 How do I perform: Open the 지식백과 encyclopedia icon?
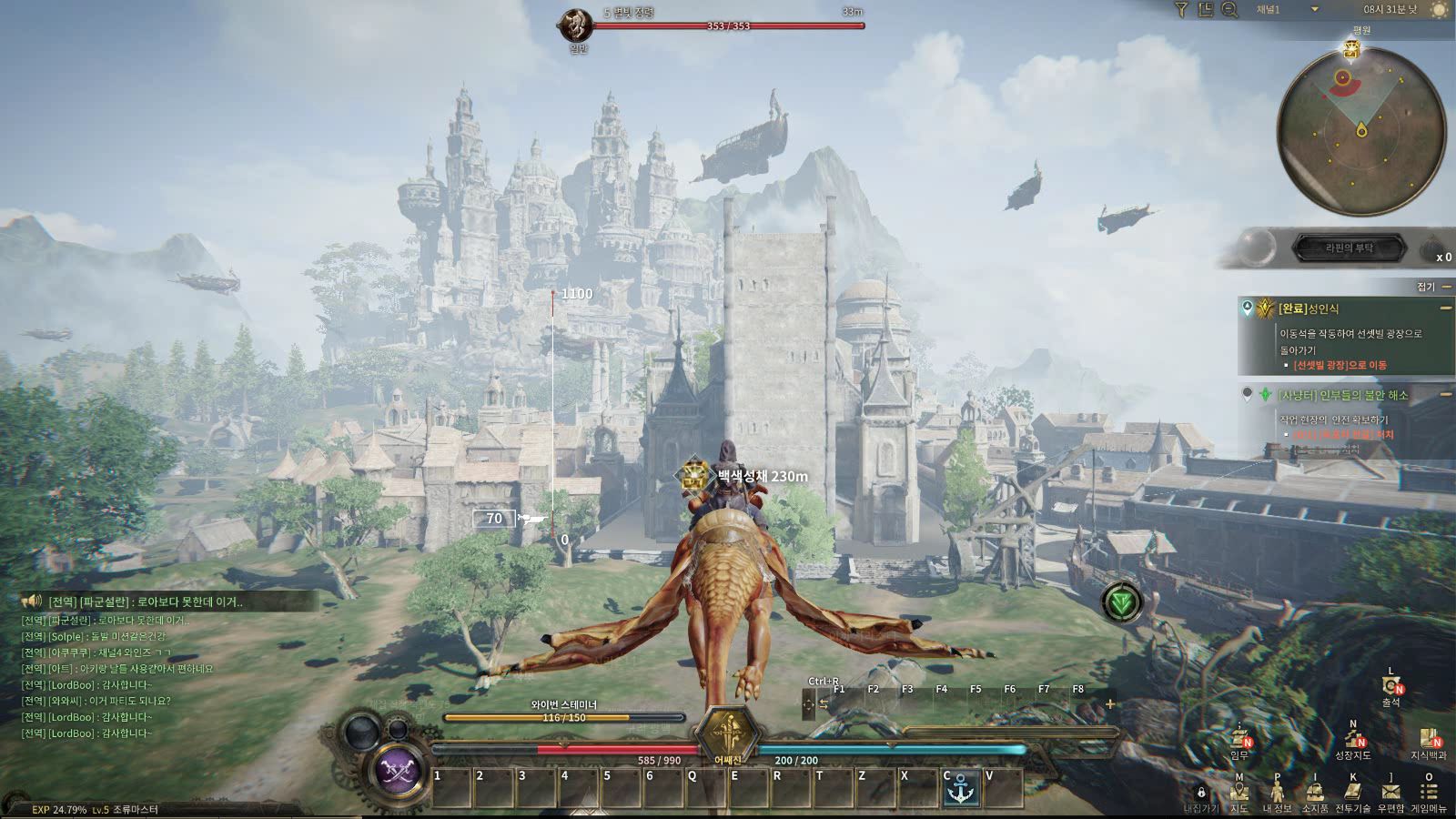pyautogui.click(x=1429, y=739)
